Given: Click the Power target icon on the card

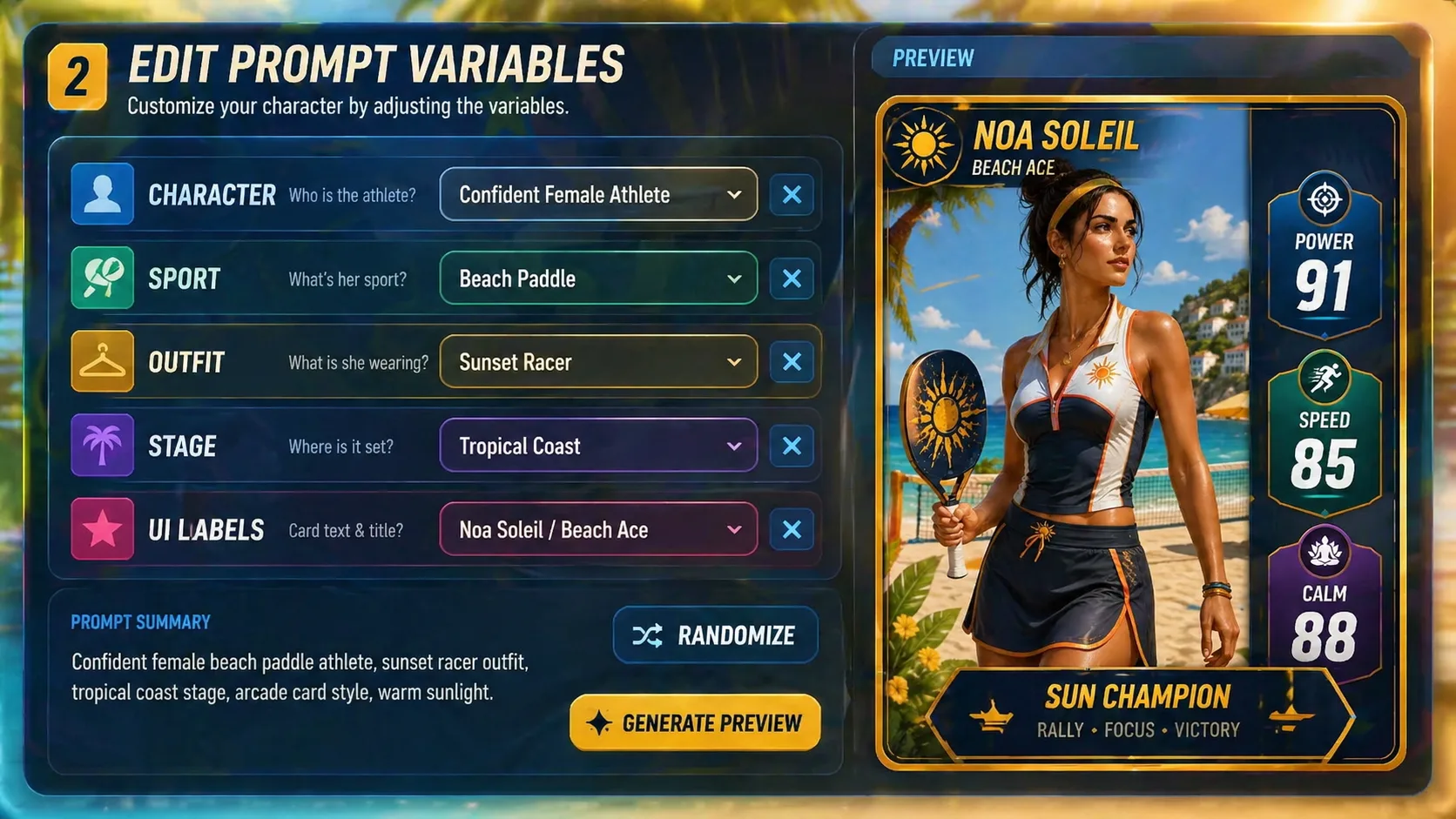Looking at the screenshot, I should click(1325, 199).
